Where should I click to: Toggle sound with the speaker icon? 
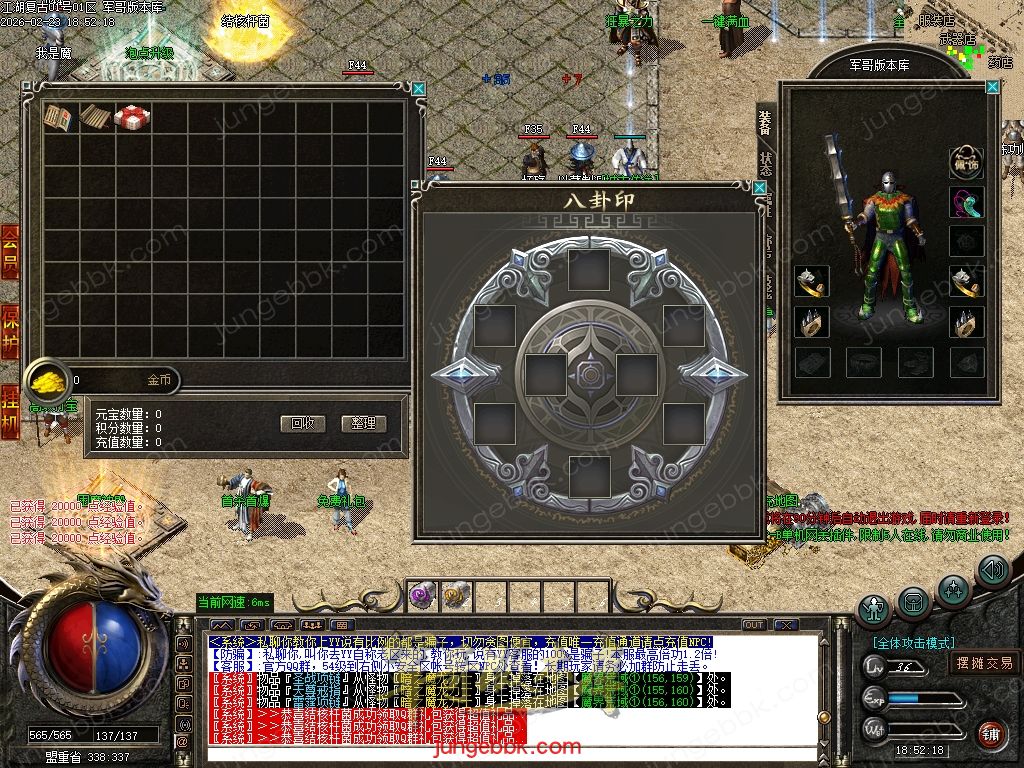click(x=992, y=571)
